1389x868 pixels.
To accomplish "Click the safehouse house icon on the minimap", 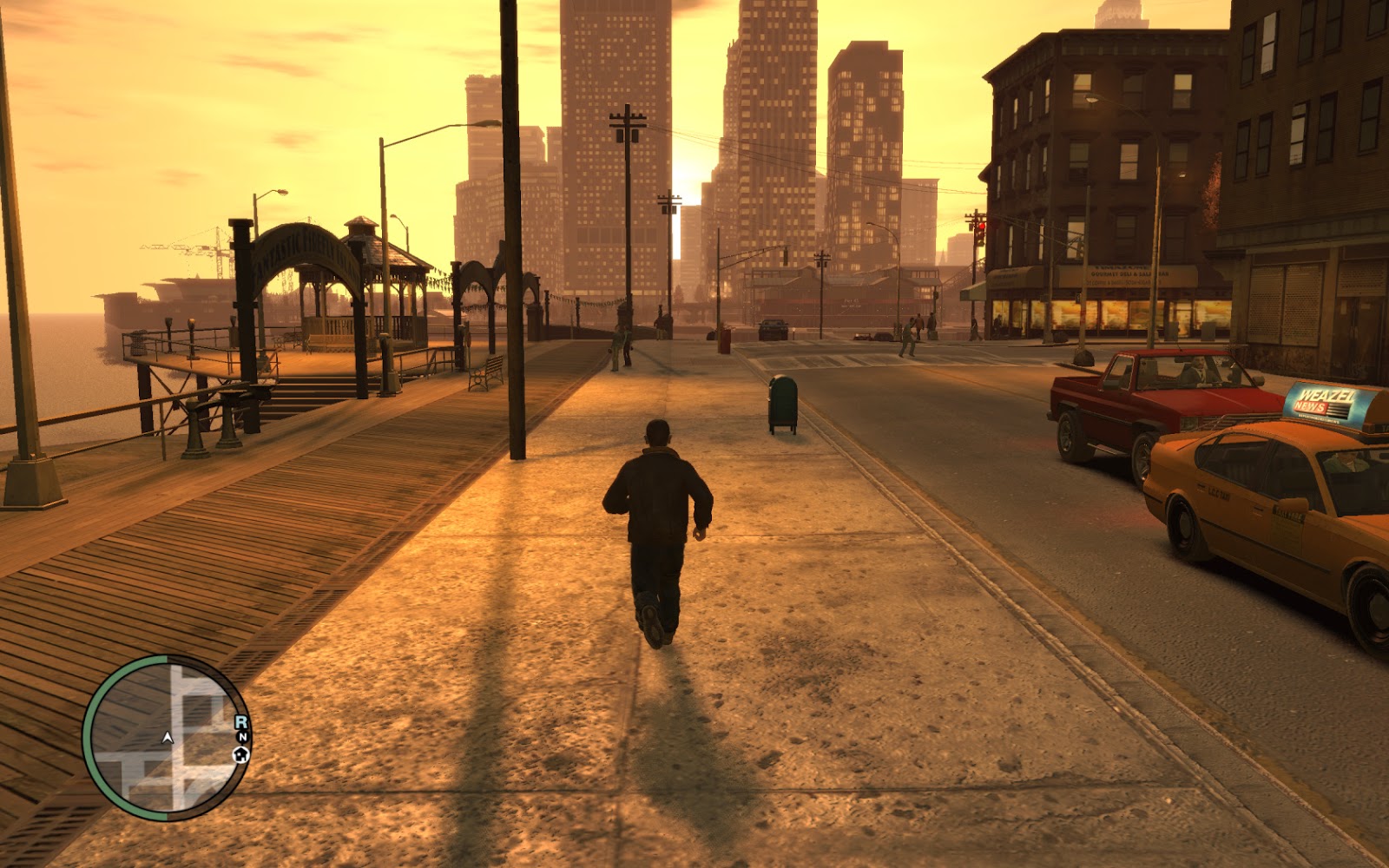I will [241, 755].
